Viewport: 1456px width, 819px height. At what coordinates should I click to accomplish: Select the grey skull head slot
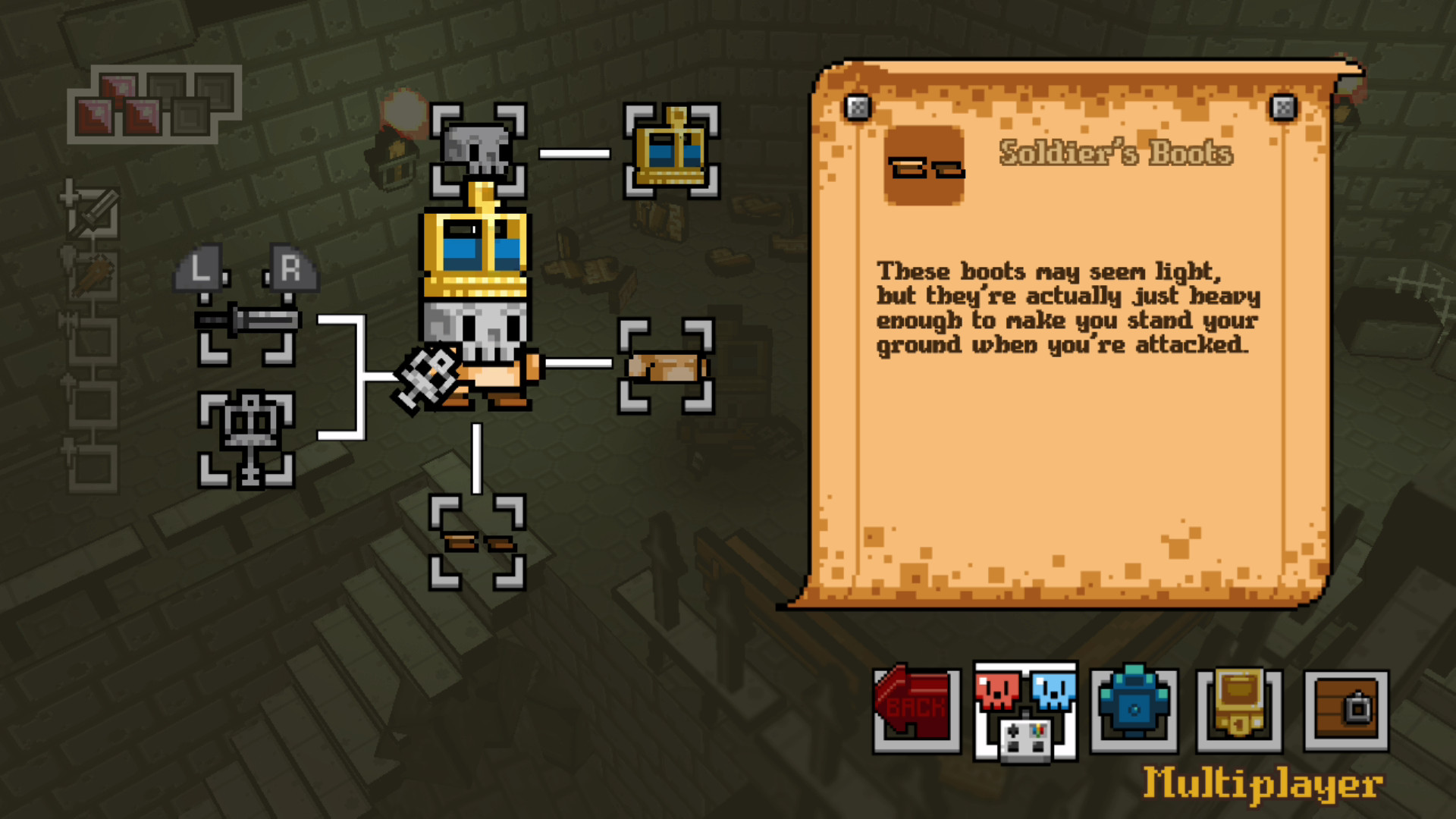pyautogui.click(x=478, y=150)
